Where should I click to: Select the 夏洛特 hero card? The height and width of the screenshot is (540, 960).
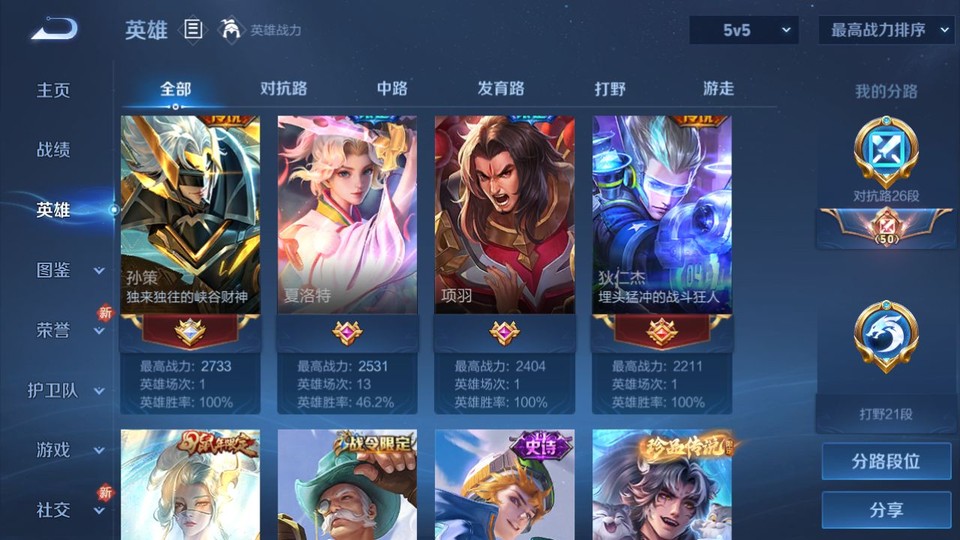(x=347, y=215)
